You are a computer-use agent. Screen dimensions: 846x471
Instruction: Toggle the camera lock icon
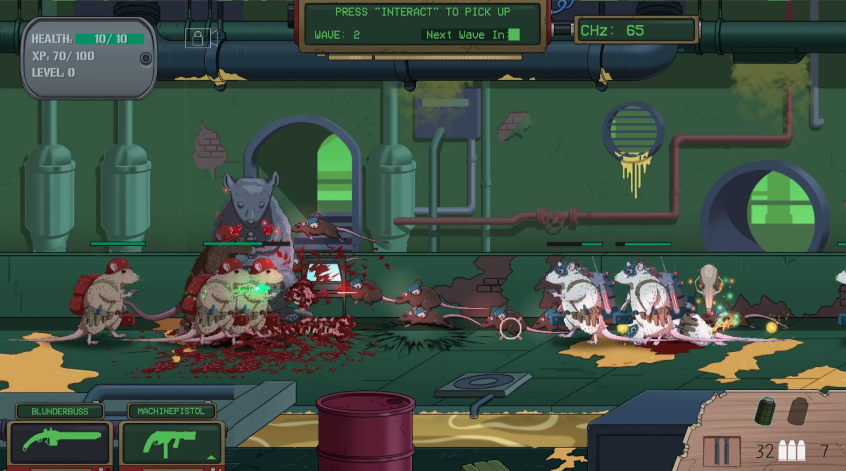click(x=198, y=37)
